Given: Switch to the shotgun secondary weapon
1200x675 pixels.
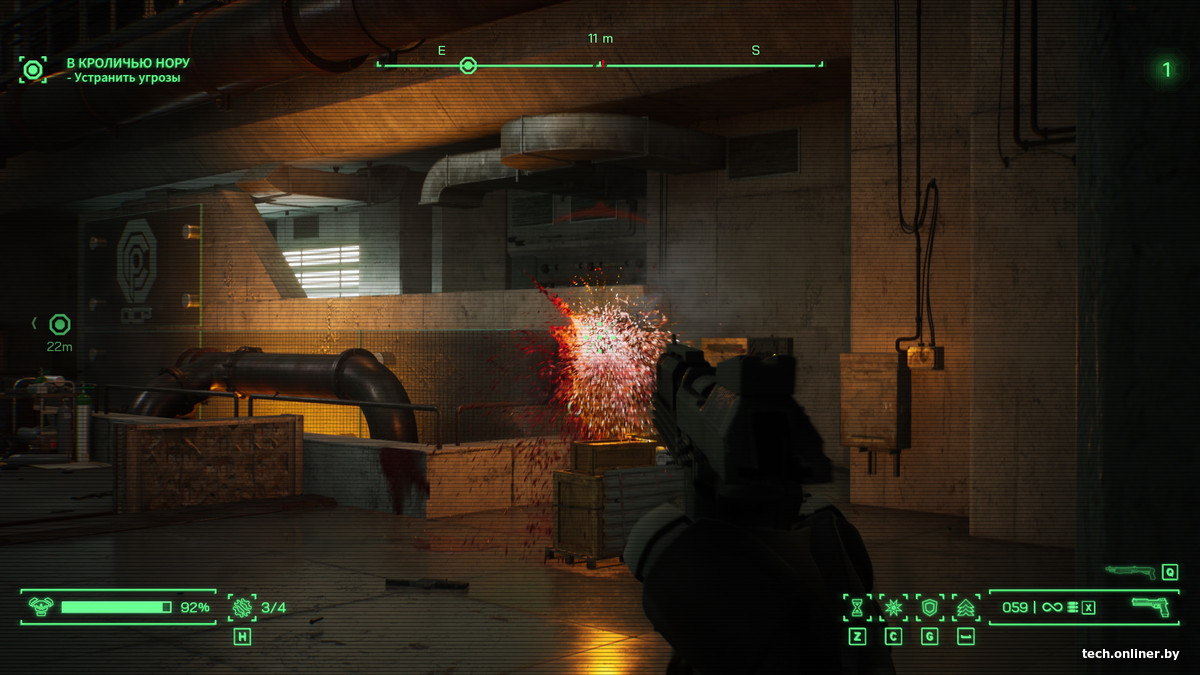Looking at the screenshot, I should click(x=1130, y=572).
